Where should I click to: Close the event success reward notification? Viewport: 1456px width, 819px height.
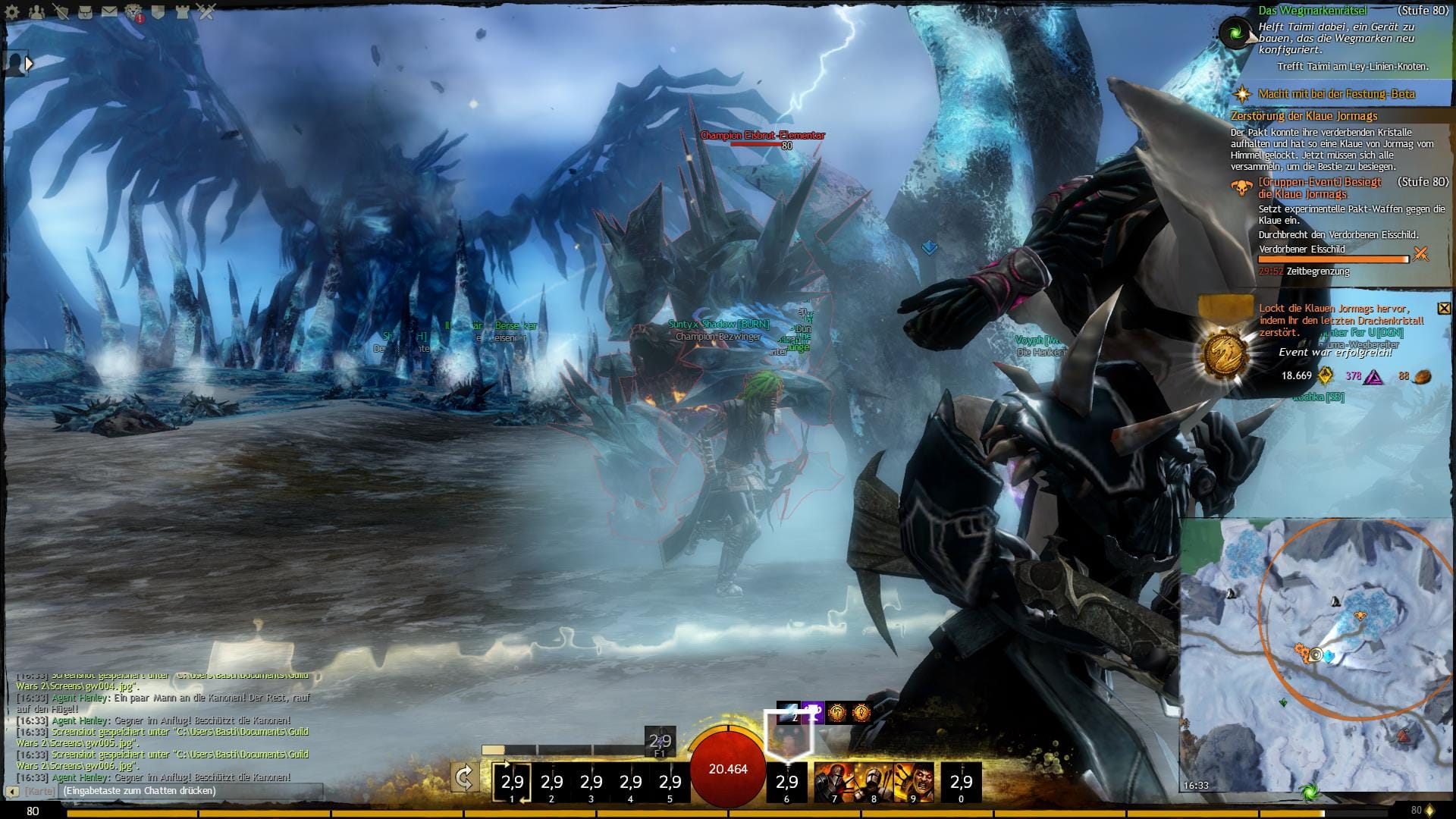pos(1444,308)
